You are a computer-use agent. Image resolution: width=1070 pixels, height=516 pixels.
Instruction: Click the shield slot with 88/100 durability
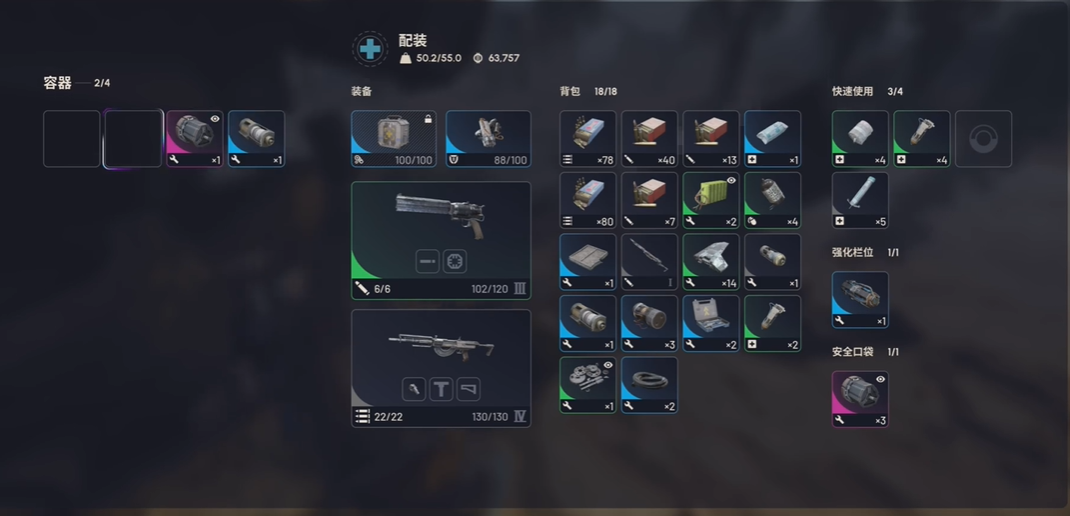[x=487, y=138]
